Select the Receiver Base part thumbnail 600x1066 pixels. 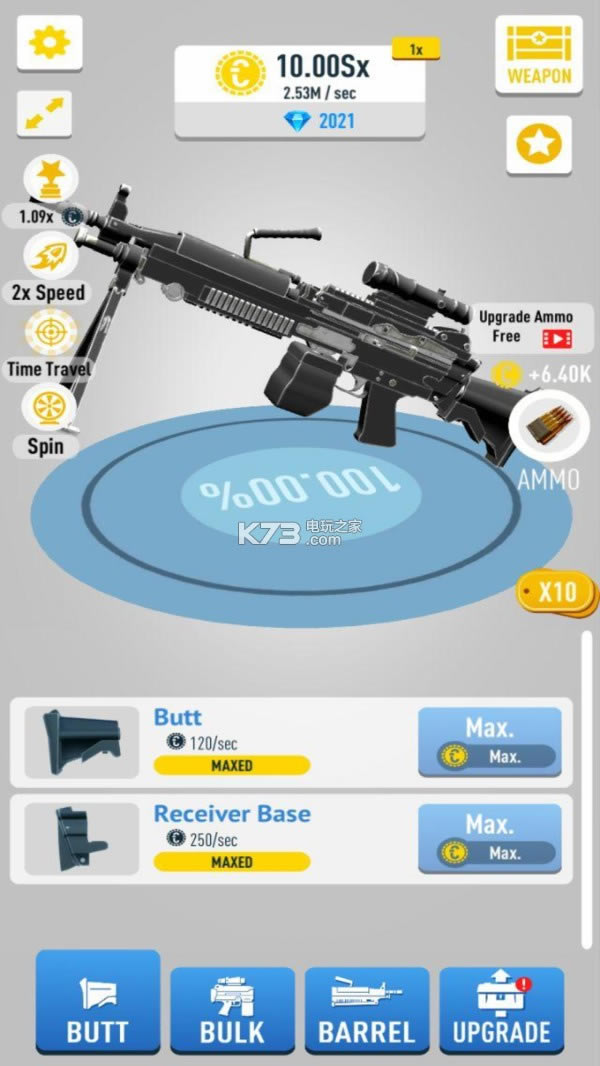coord(82,838)
